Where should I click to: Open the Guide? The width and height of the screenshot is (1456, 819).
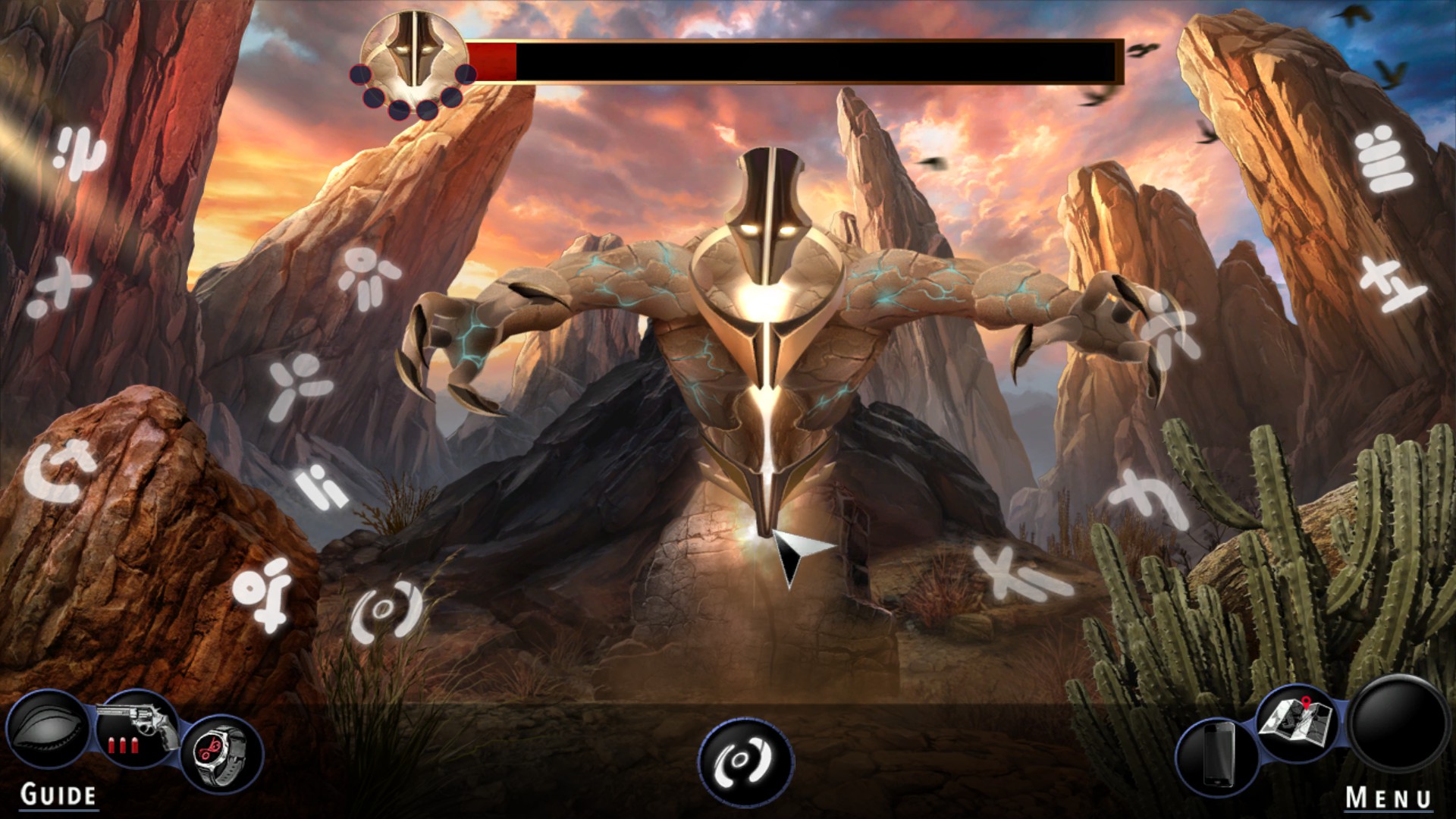click(x=58, y=795)
